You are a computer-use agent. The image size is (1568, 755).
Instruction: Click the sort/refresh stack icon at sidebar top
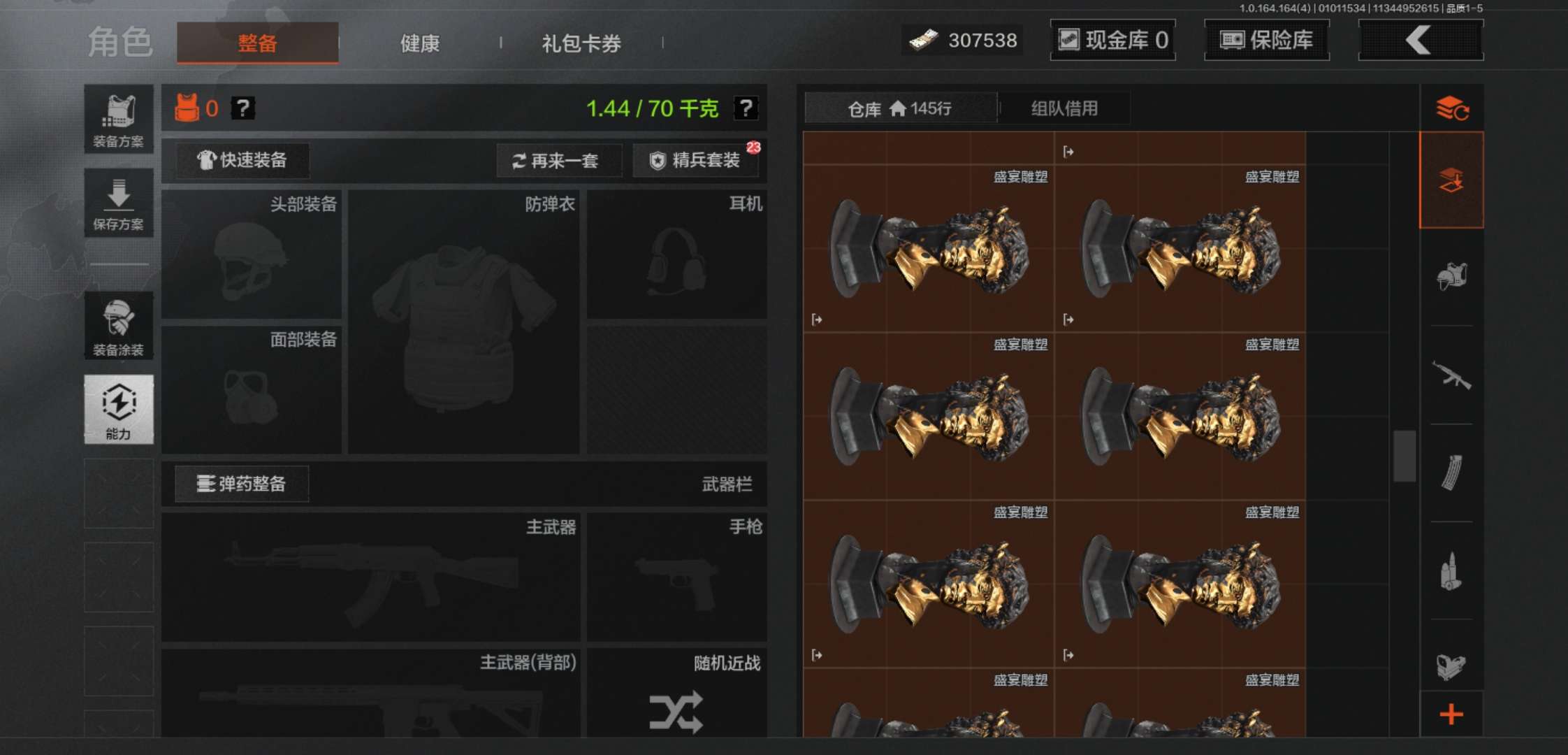pyautogui.click(x=1453, y=108)
